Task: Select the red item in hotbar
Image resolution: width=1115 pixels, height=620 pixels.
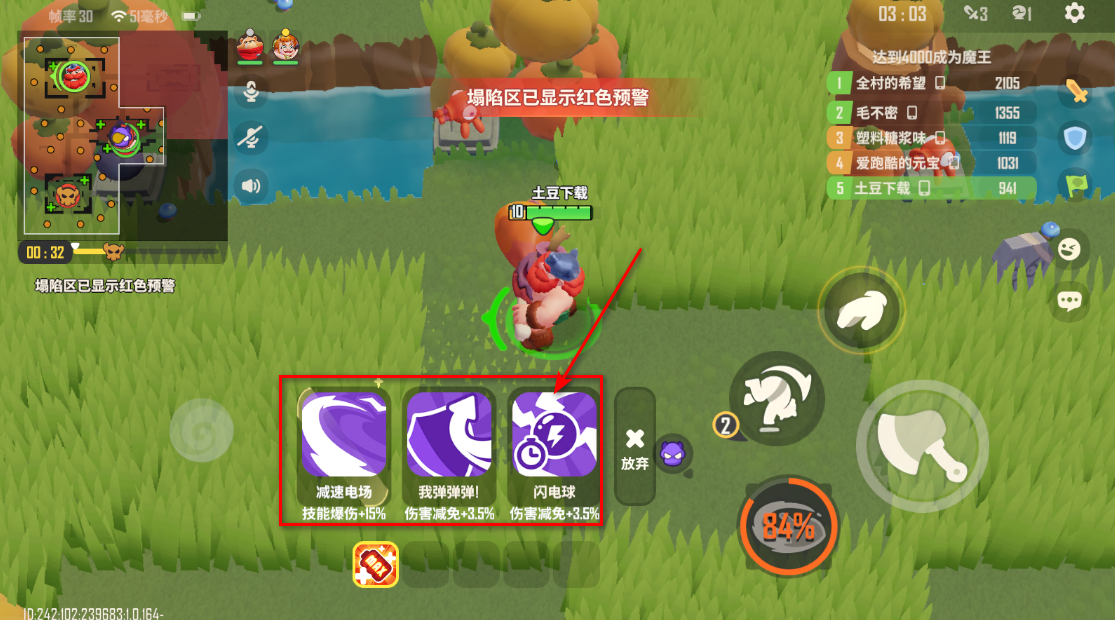Action: 376,565
